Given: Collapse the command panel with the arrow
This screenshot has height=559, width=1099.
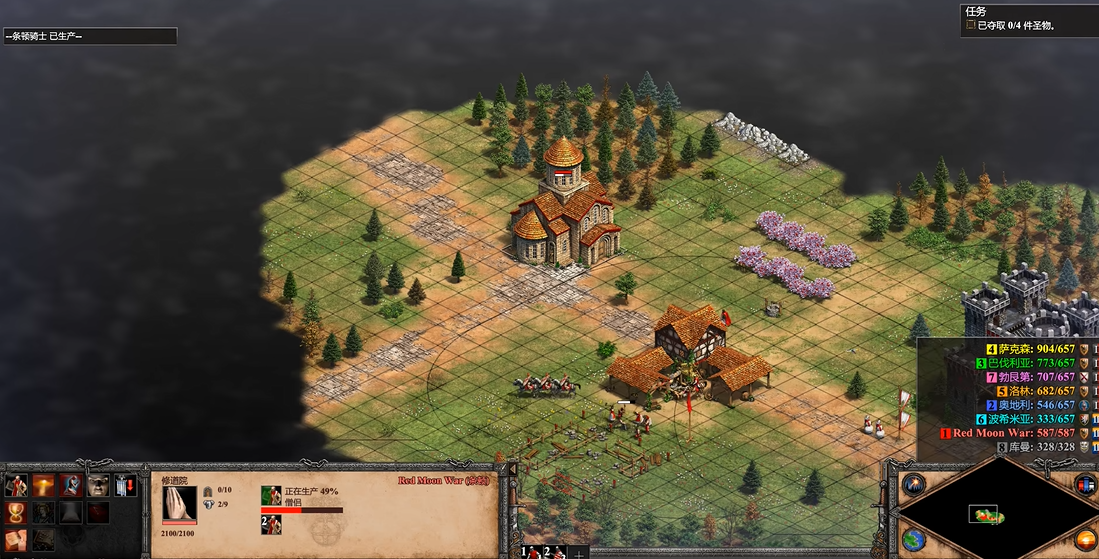Looking at the screenshot, I should pos(513,469).
